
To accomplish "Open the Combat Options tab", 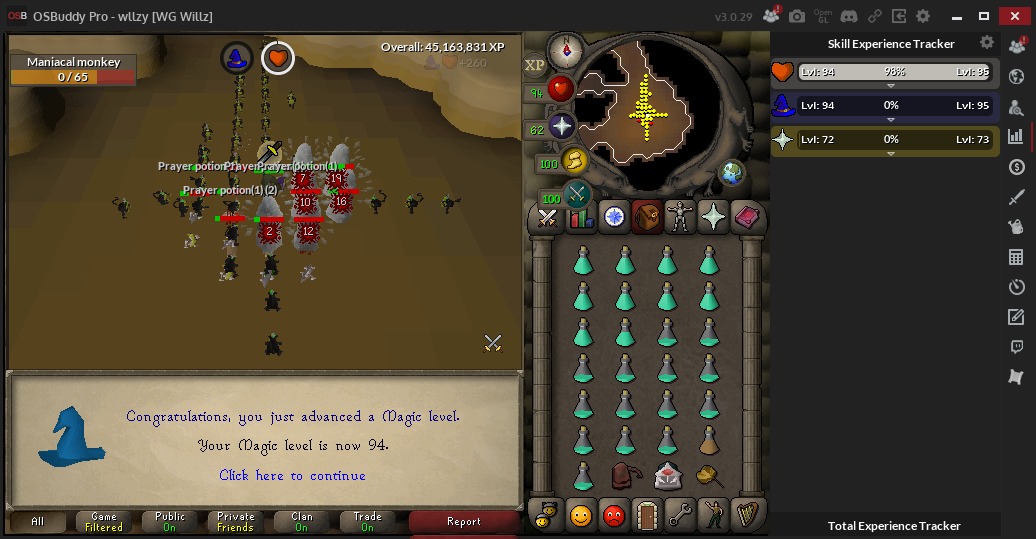I will click(x=548, y=217).
